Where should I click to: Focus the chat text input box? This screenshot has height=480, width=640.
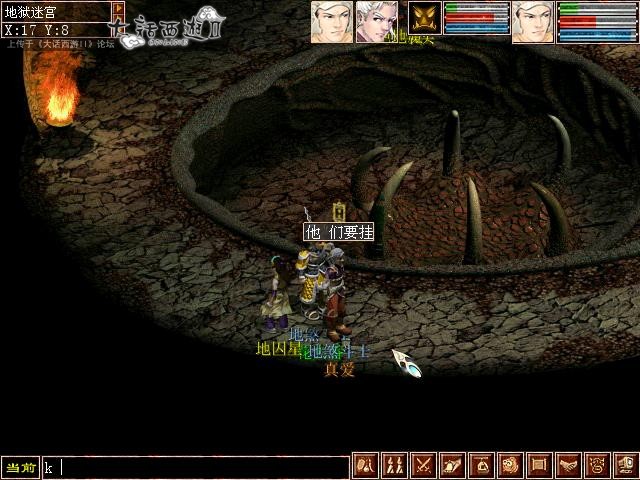click(x=195, y=467)
